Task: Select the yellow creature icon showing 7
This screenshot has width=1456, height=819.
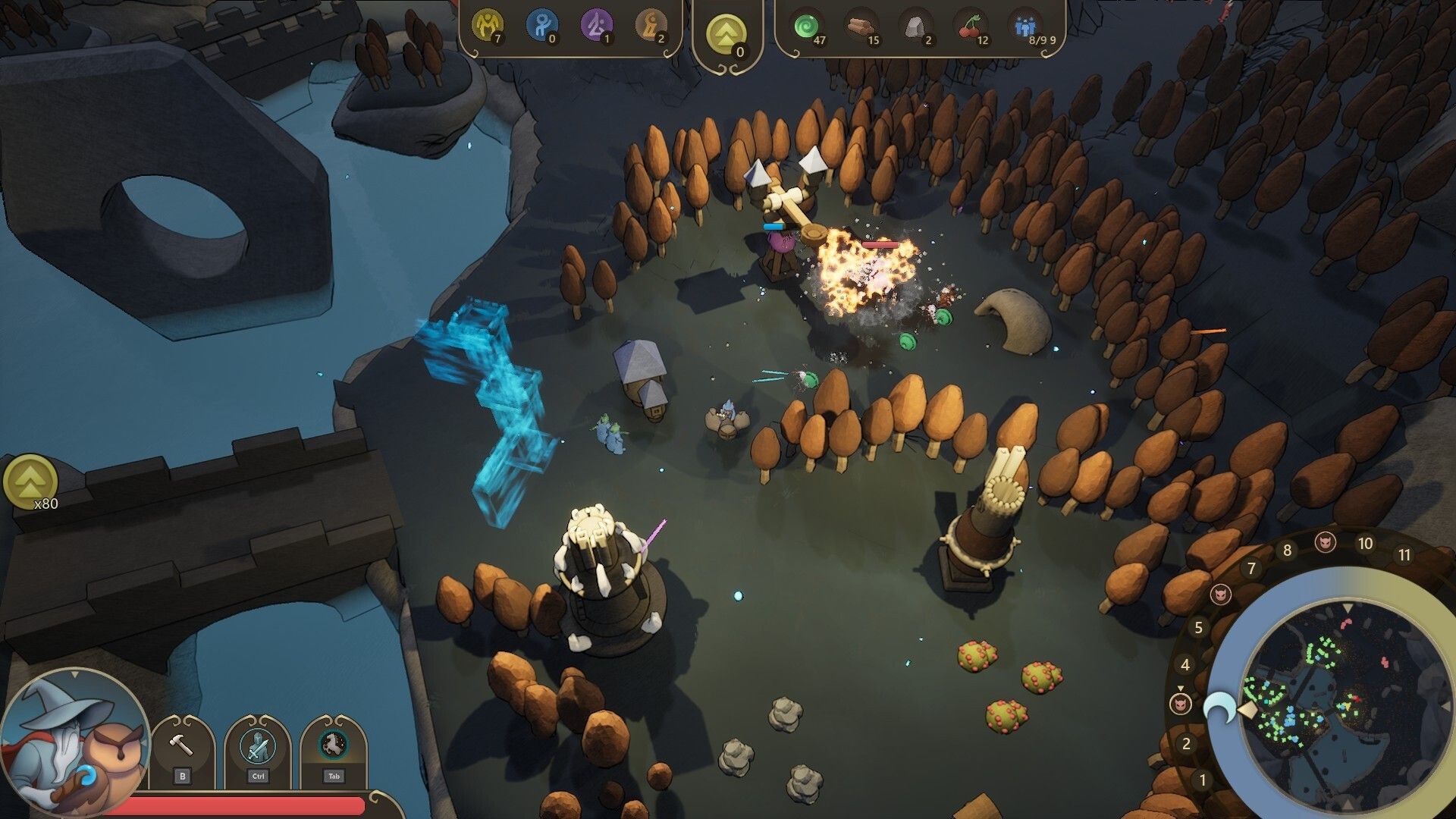Action: [x=487, y=26]
